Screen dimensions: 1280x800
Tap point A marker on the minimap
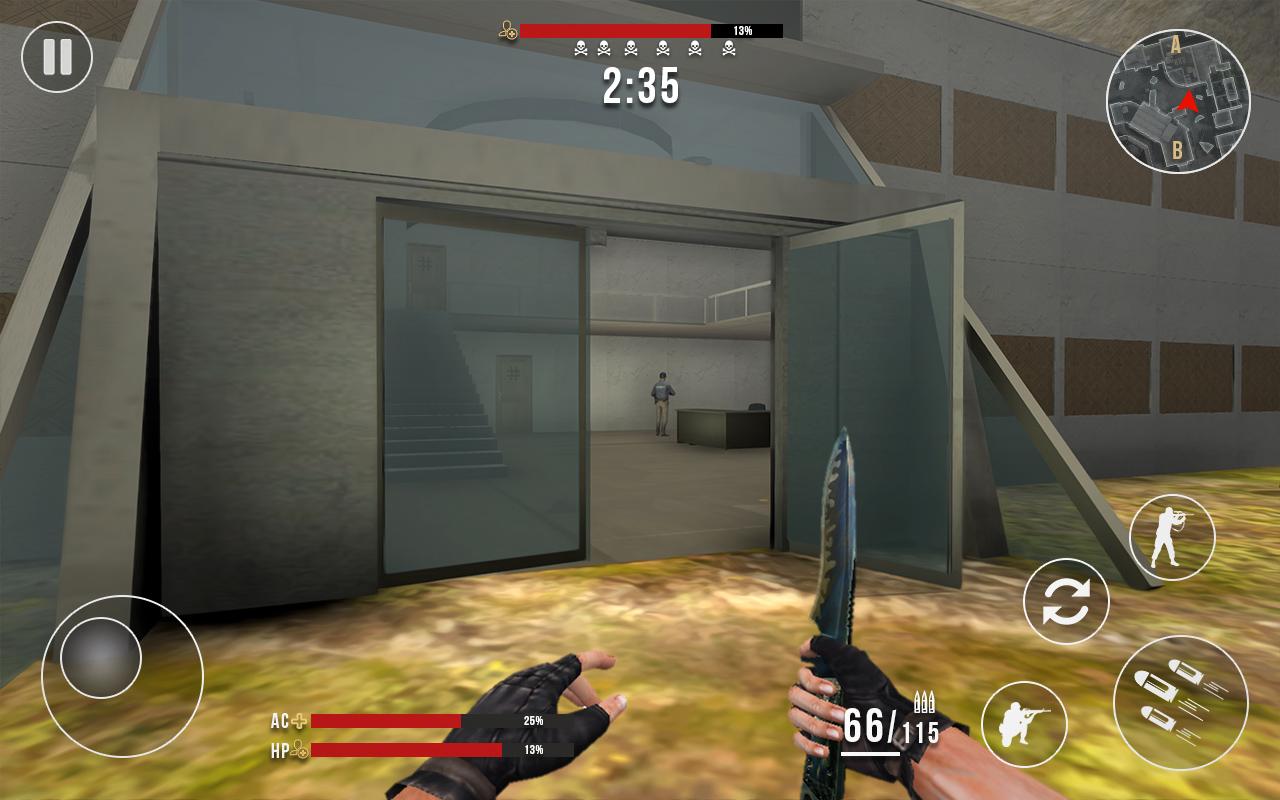coord(1173,46)
